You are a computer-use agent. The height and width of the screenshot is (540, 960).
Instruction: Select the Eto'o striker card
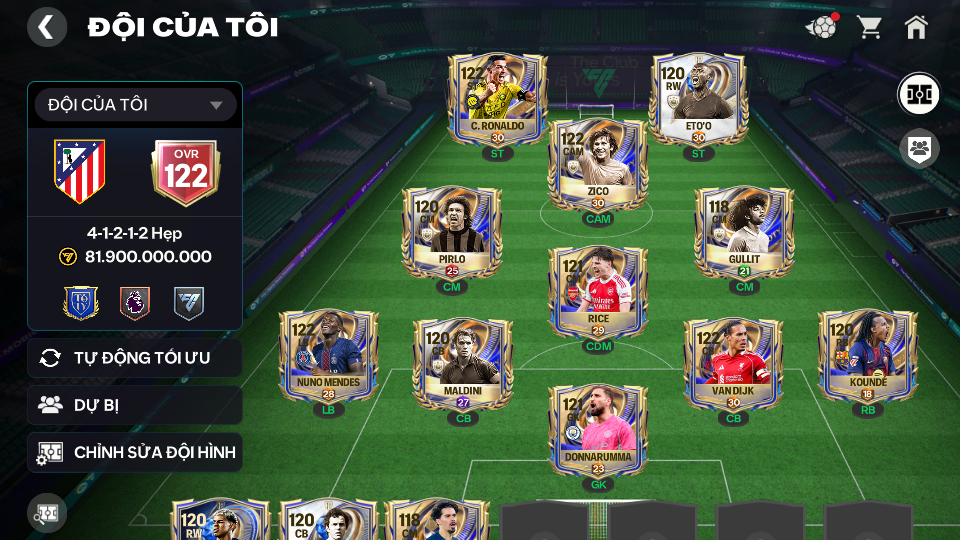[698, 98]
